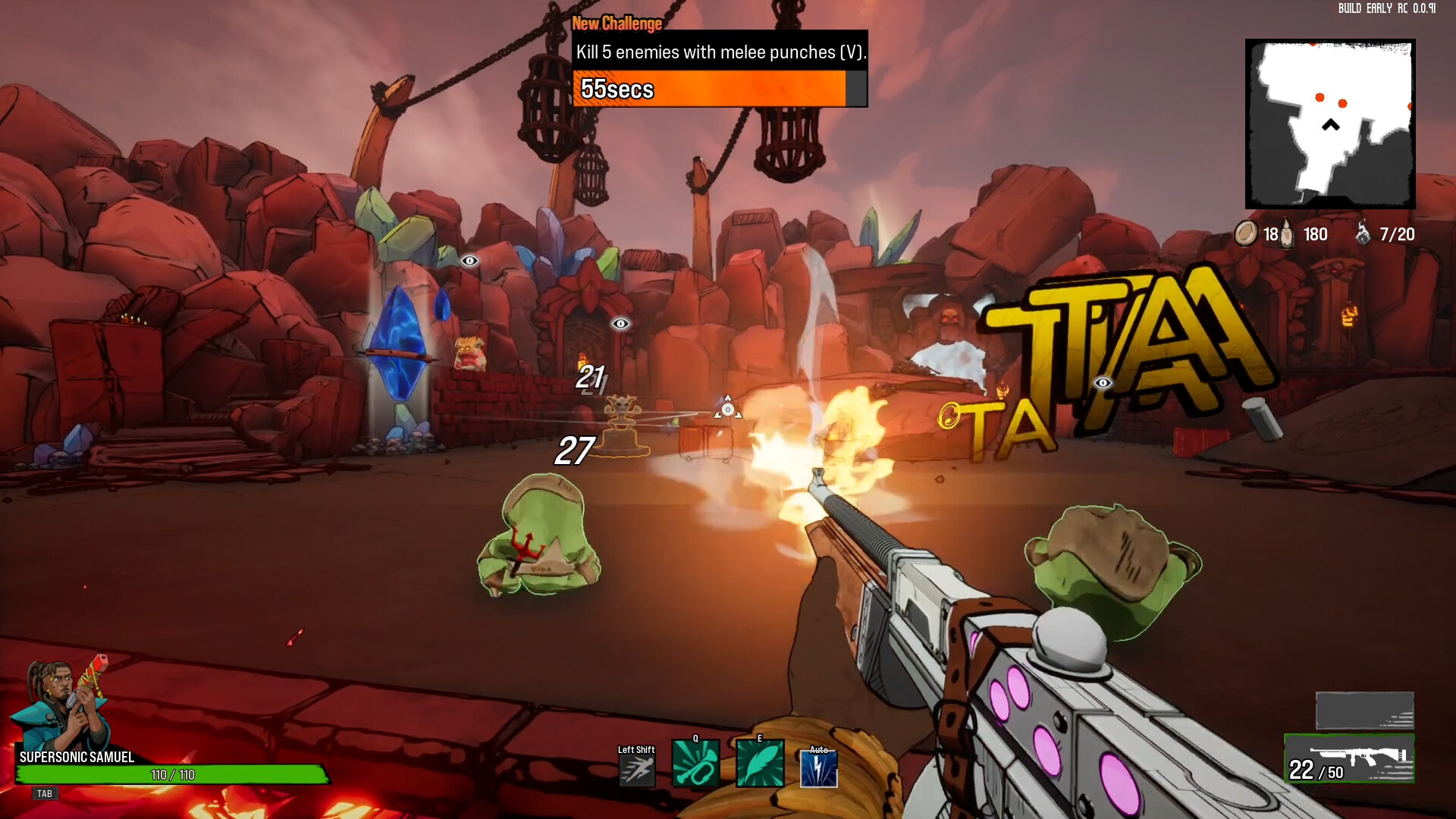Click the flame rune counter icon
This screenshot has height=819, width=1456.
pos(1363,234)
